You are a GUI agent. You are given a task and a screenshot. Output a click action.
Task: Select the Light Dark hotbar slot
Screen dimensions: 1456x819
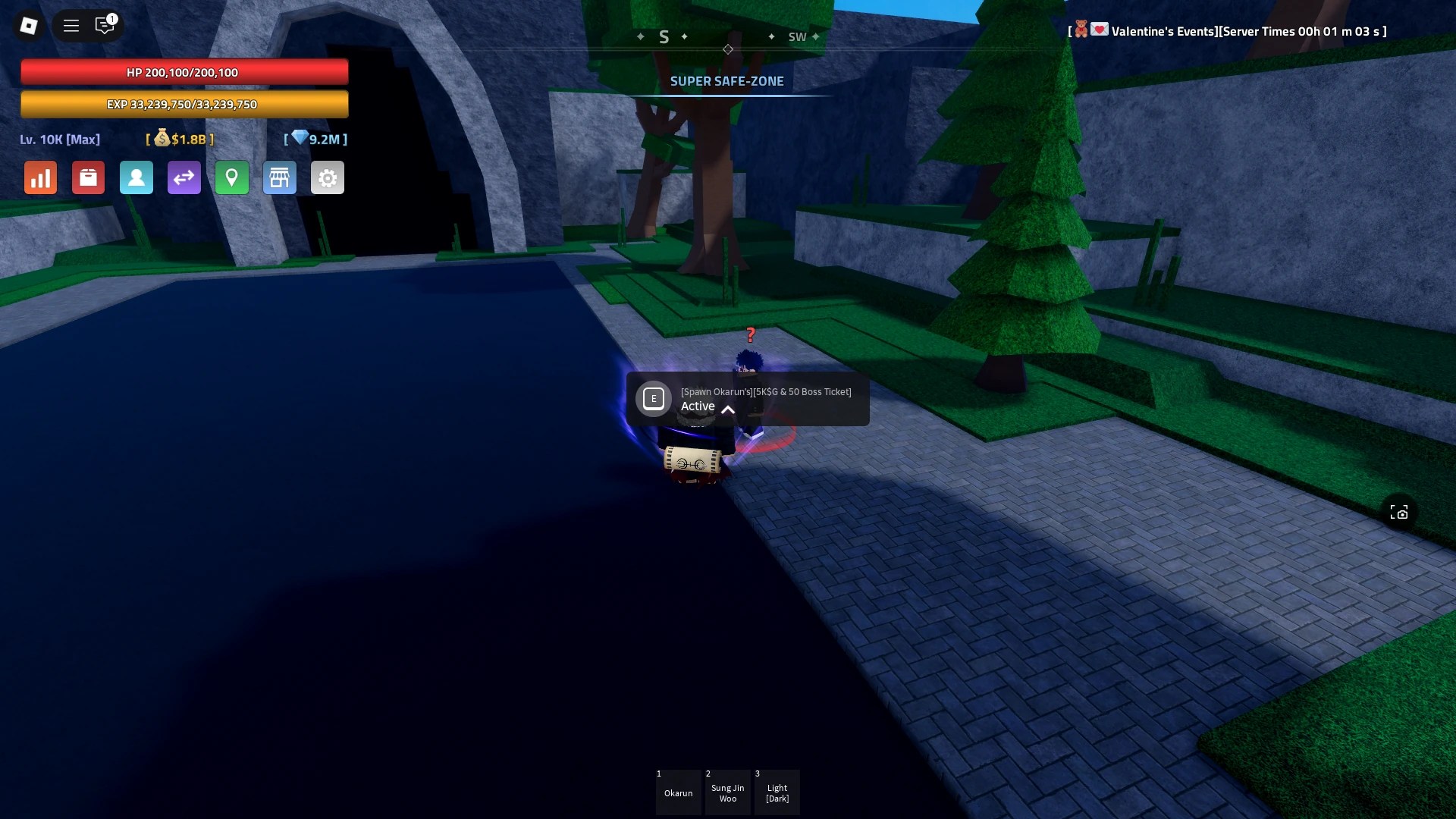777,792
